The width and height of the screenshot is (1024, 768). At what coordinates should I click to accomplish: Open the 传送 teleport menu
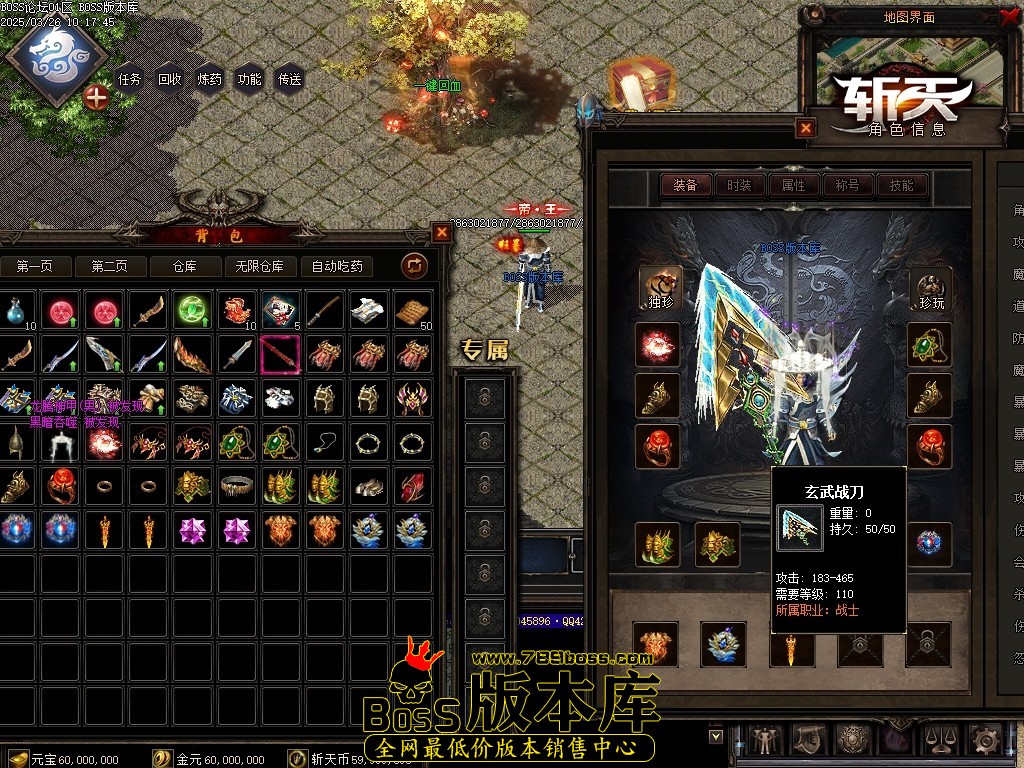289,80
